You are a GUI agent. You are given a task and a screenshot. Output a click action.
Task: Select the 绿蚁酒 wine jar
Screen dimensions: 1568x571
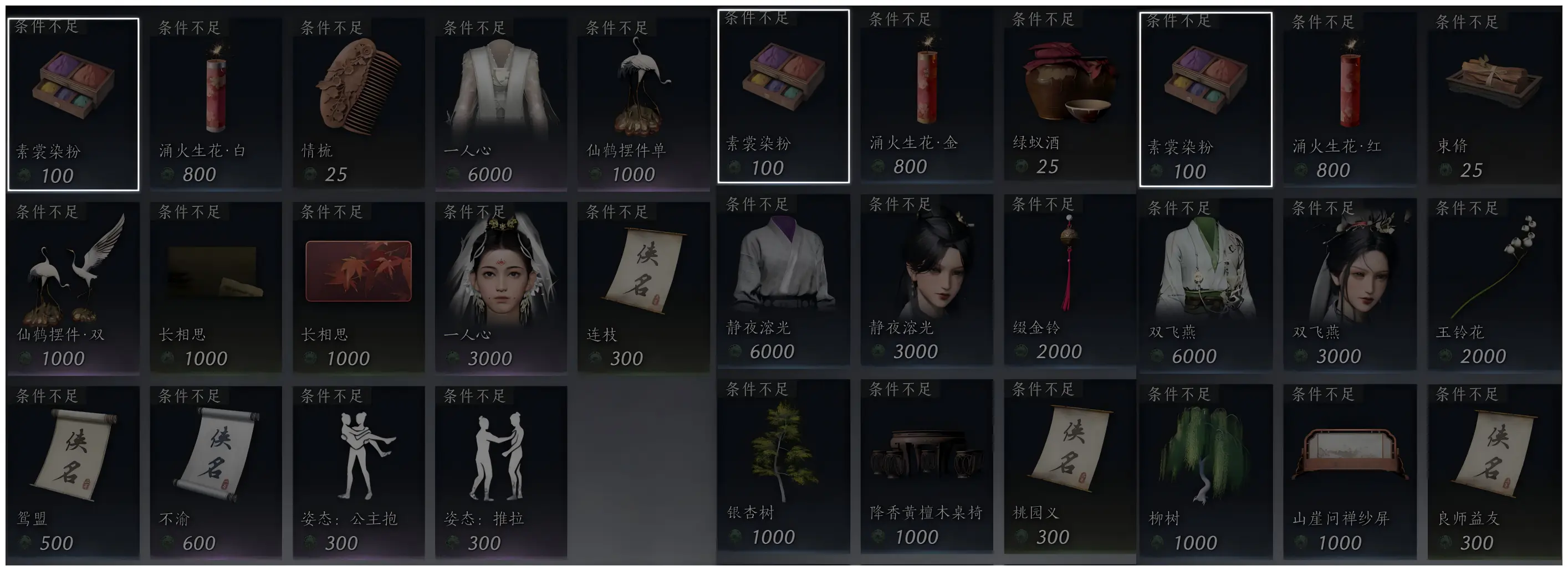[1069, 95]
